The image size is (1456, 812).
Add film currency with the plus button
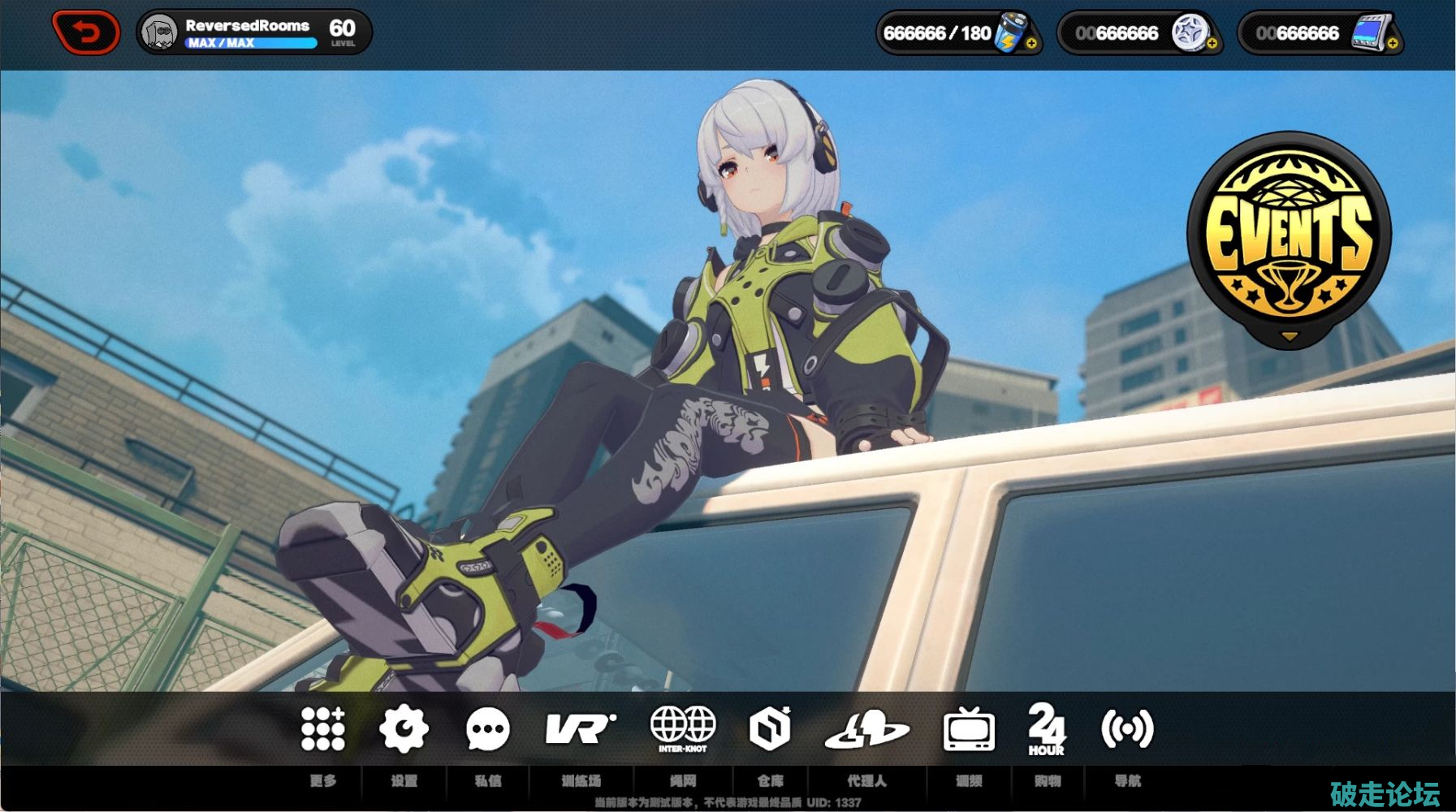[1392, 44]
